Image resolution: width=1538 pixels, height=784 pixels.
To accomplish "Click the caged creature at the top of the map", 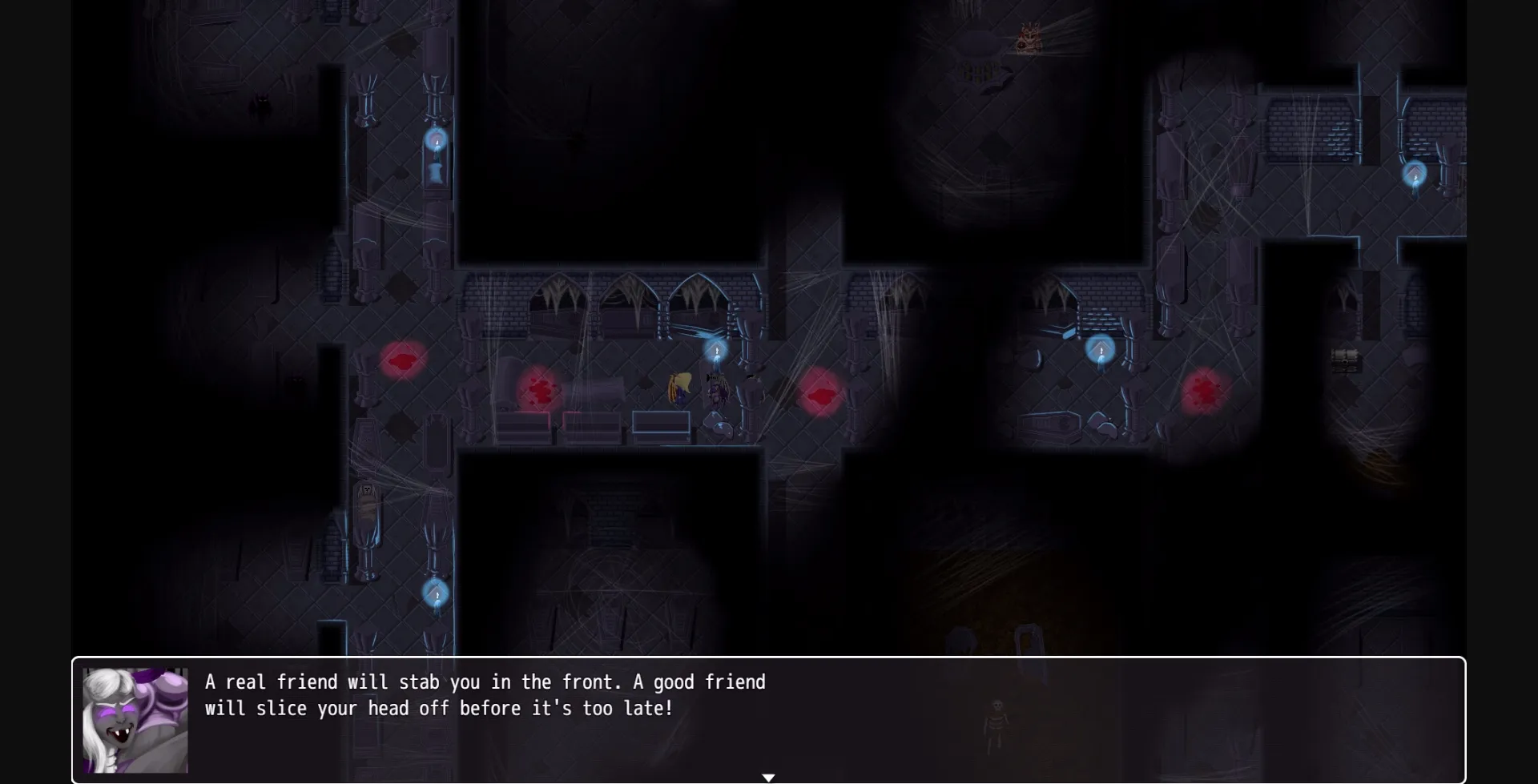I will click(x=1028, y=38).
